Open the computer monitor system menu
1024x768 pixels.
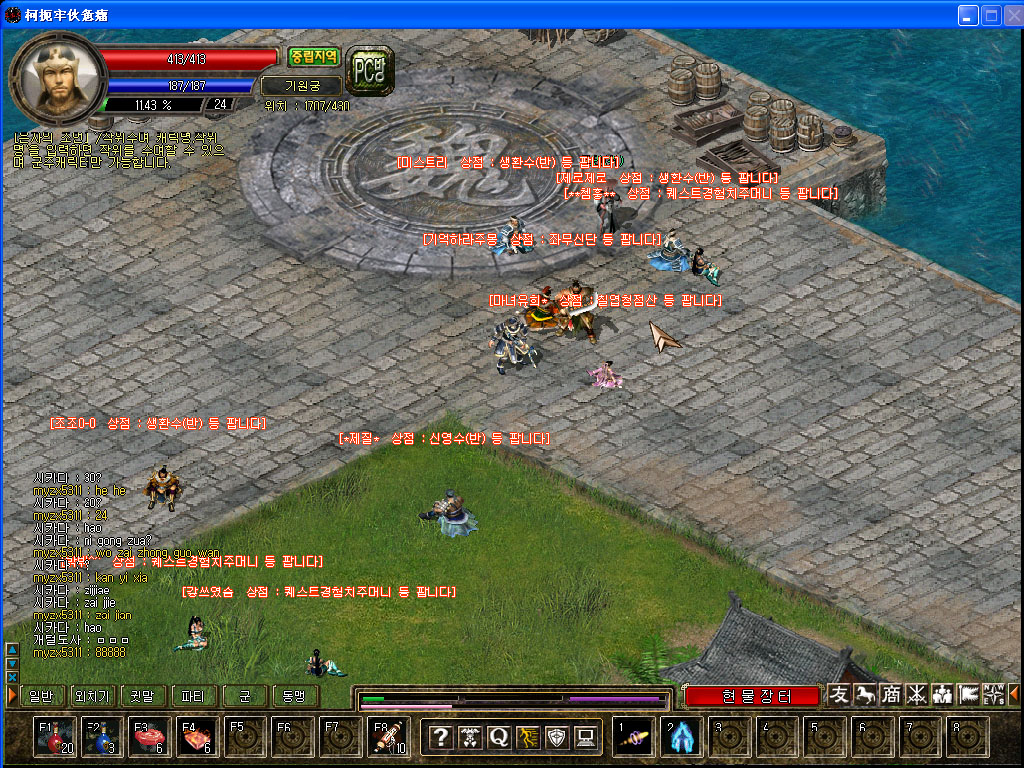[586, 738]
